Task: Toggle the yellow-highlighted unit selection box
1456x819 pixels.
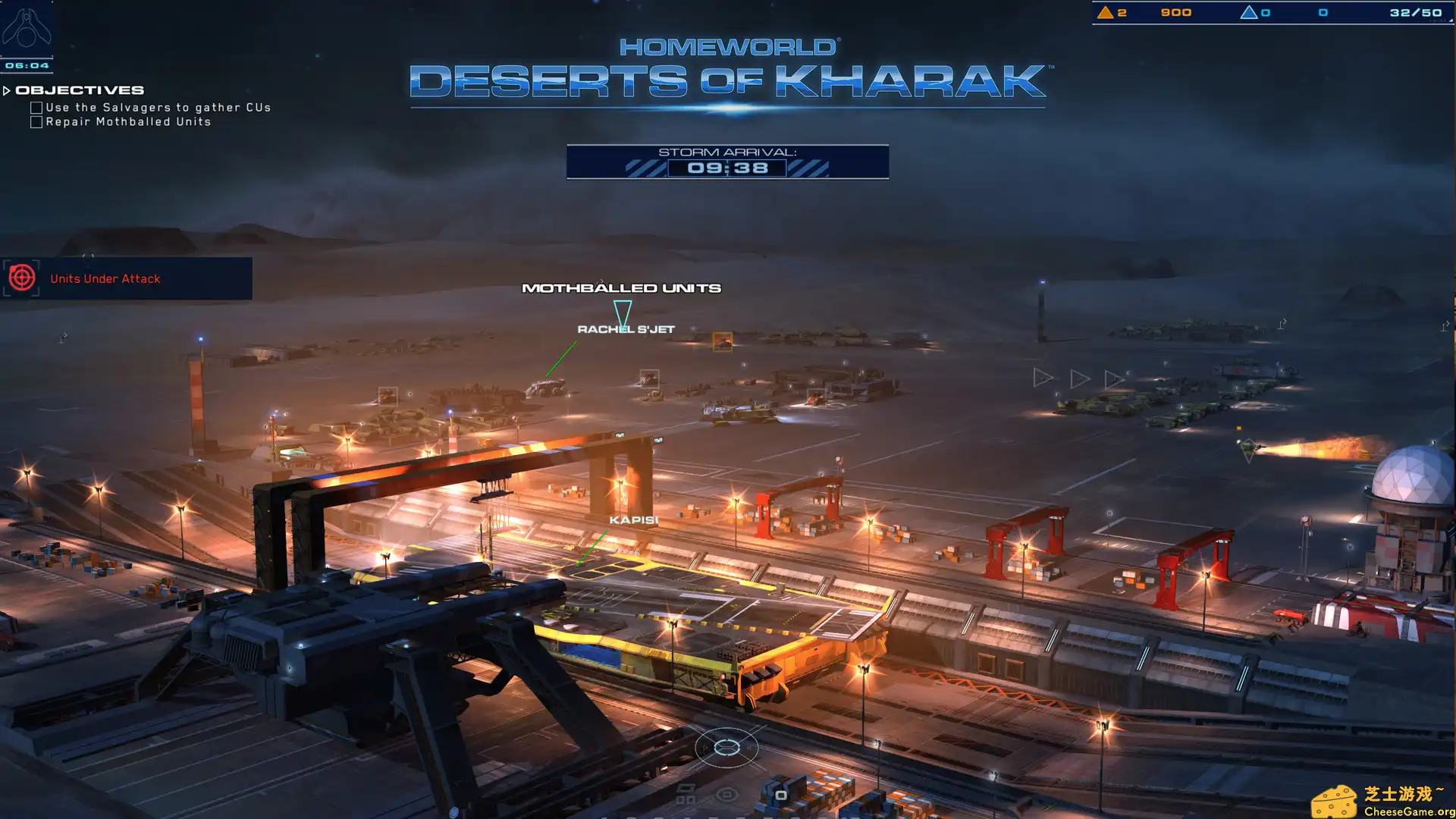Action: click(x=721, y=343)
